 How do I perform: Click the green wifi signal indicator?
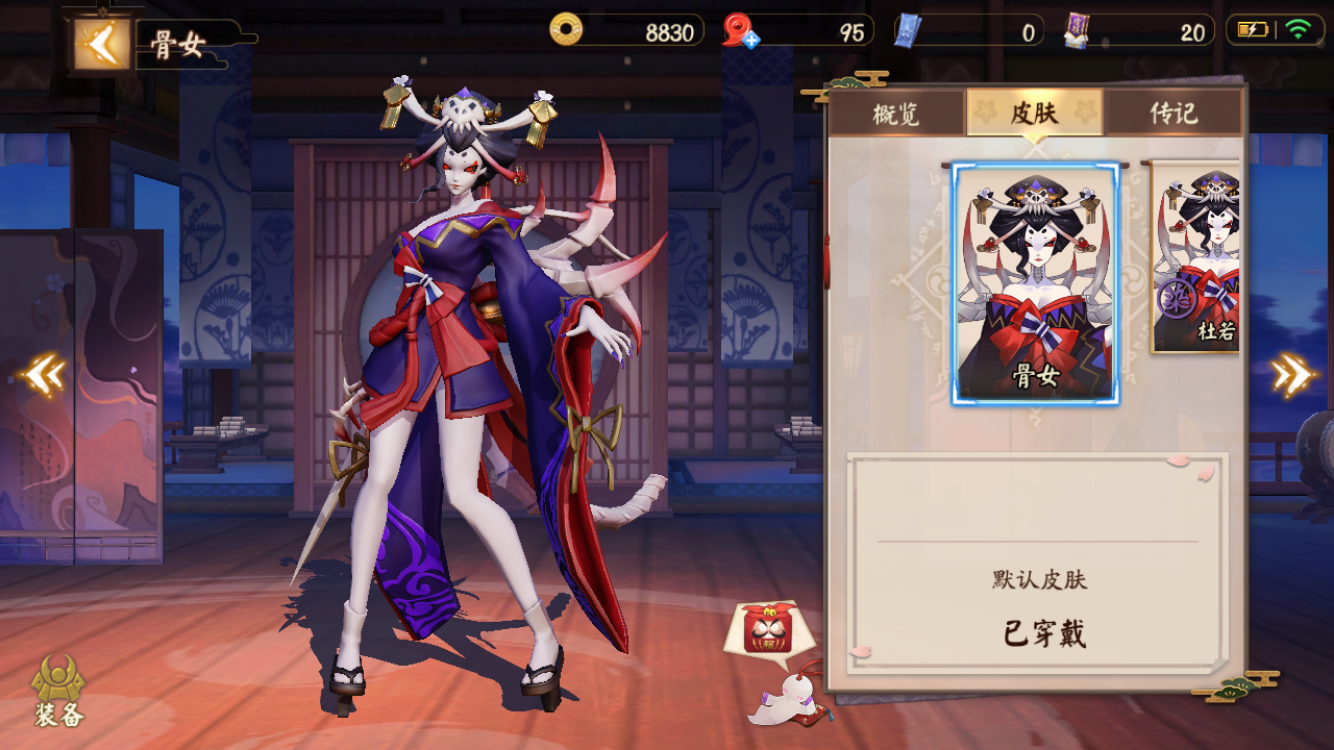[x=1299, y=29]
